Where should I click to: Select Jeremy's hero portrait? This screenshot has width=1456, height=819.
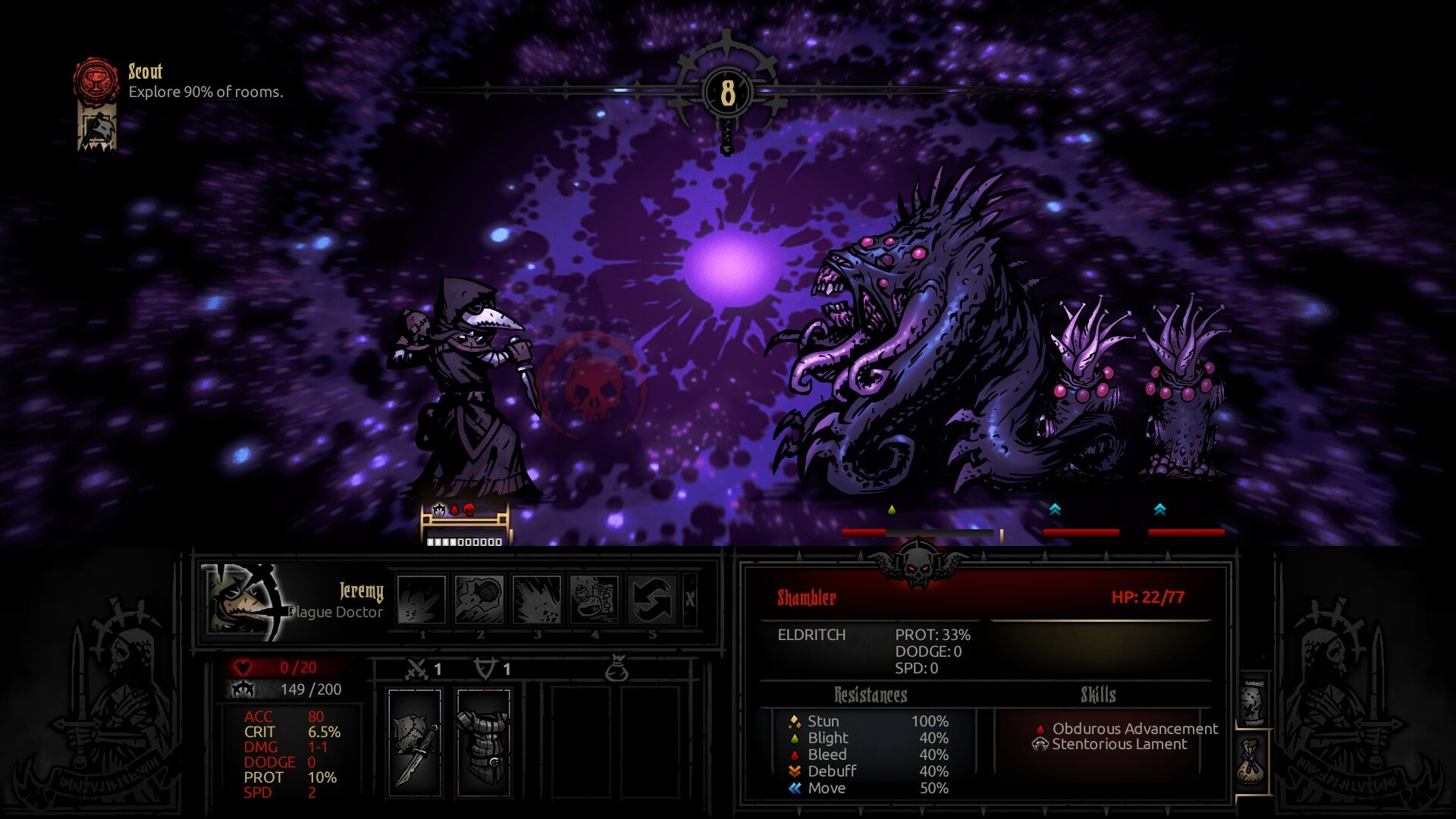point(243,601)
